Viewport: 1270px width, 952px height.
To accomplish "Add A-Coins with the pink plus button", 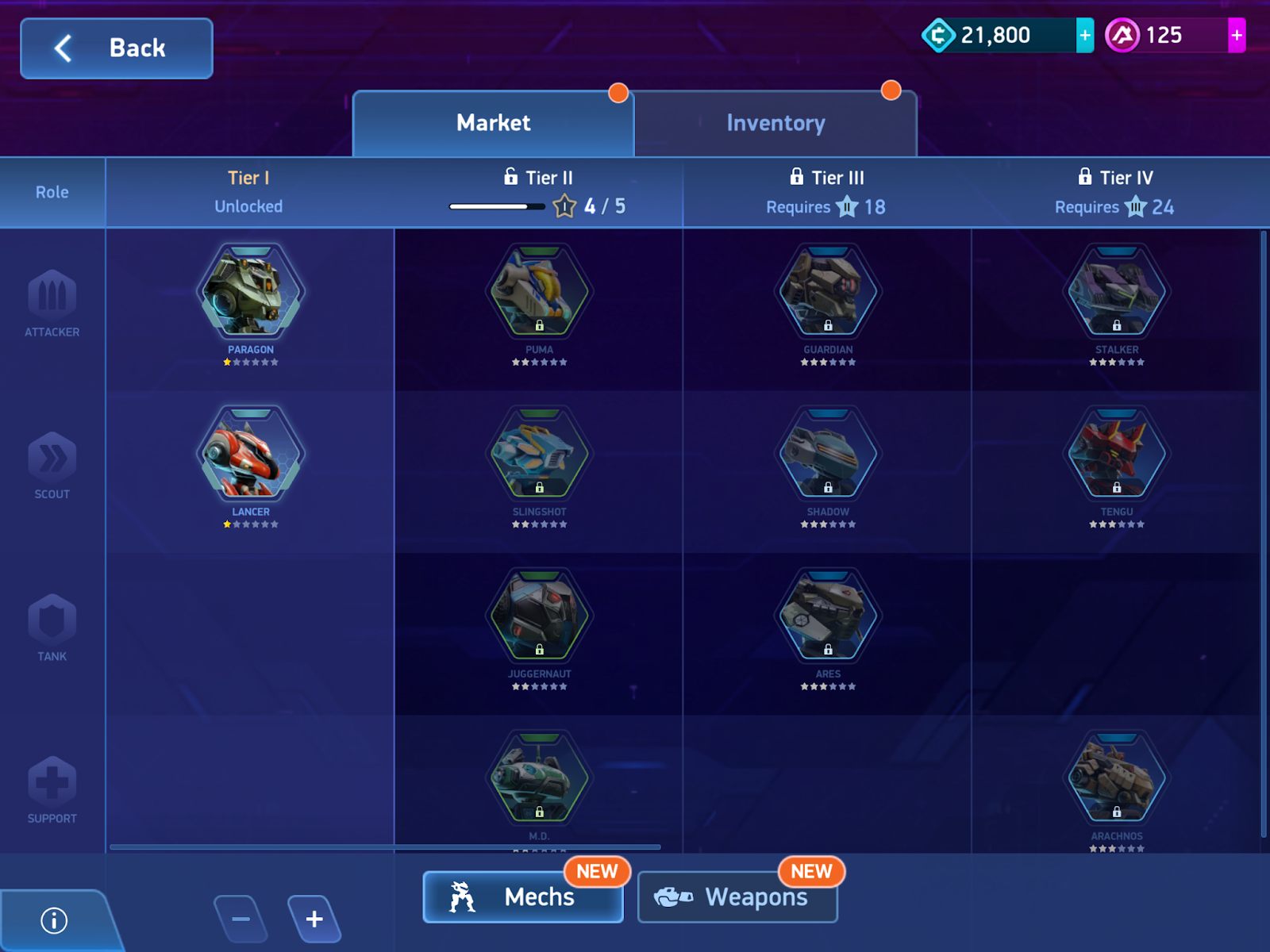I will click(1236, 34).
